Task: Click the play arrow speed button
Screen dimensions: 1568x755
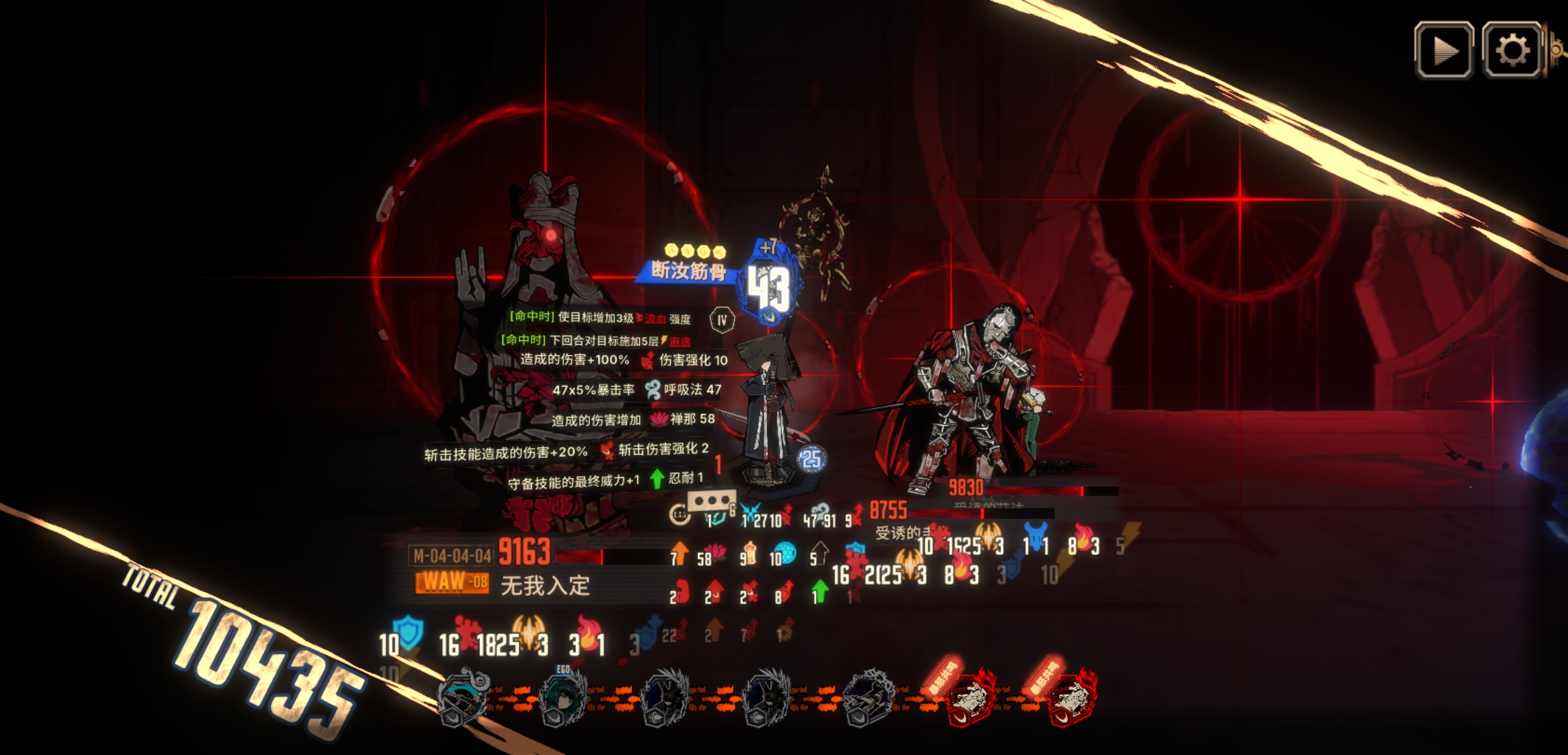Action: point(1444,50)
